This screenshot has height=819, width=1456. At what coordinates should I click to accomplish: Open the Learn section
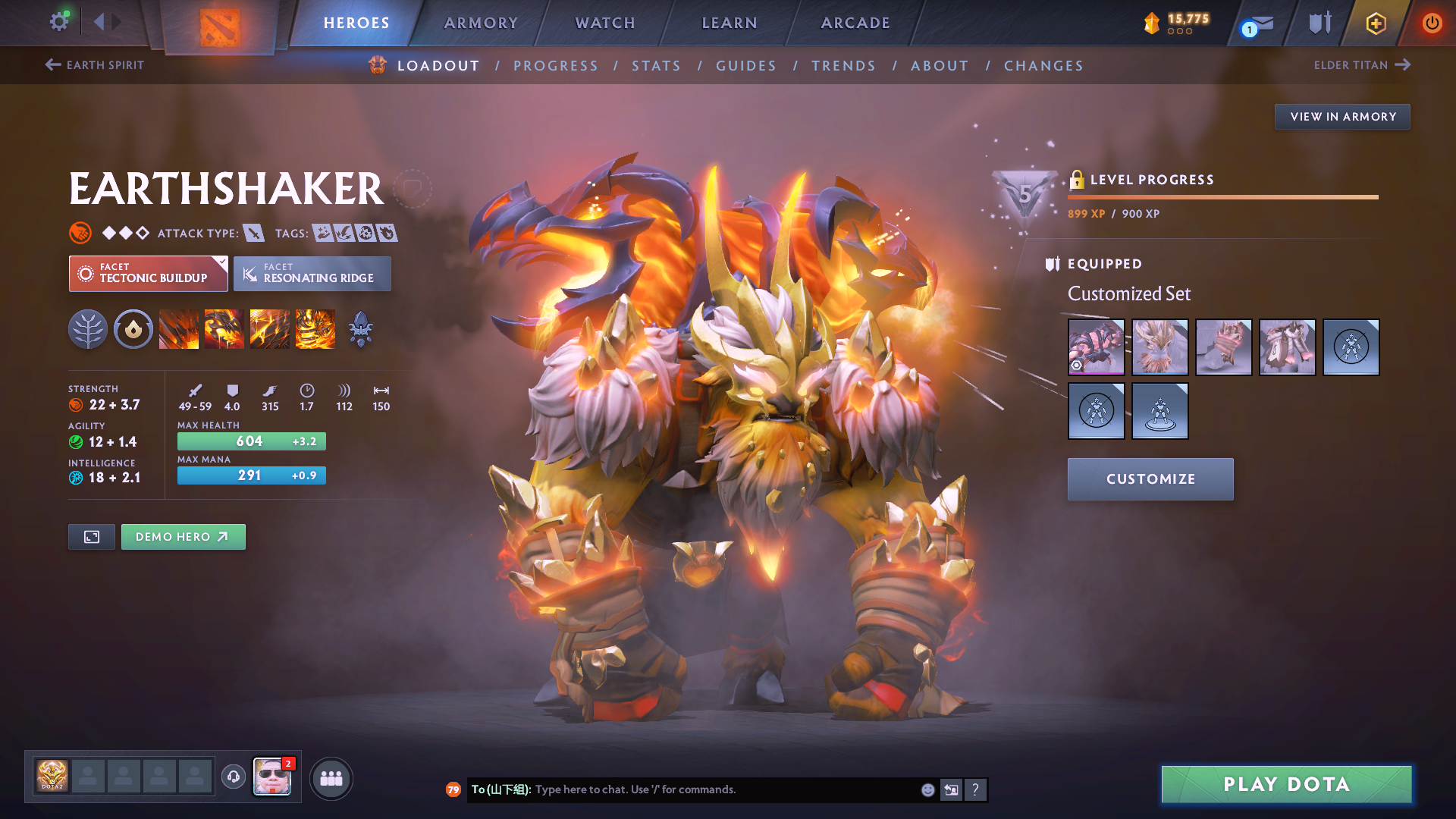[730, 23]
